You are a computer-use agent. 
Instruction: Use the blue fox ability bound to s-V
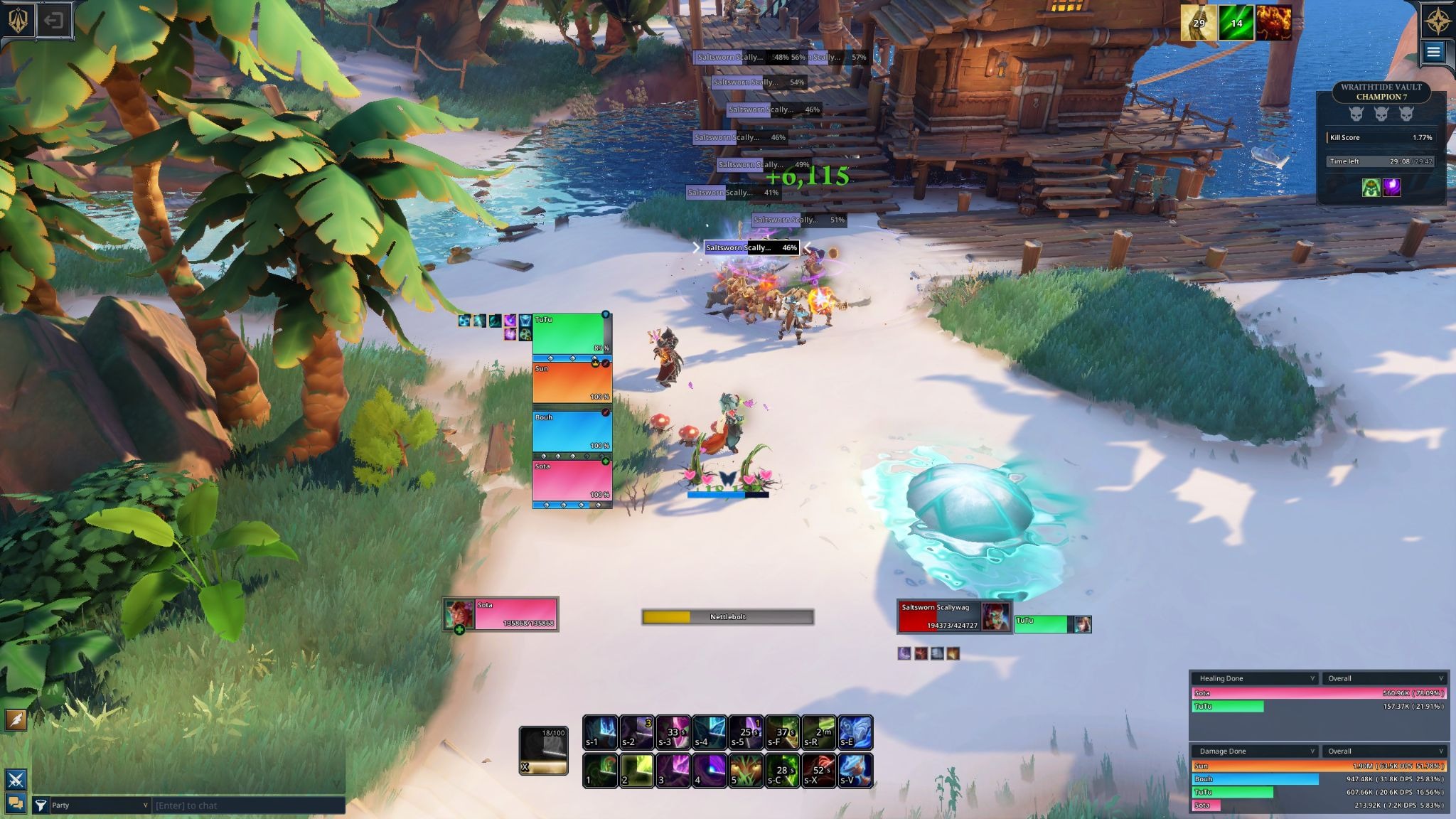pyautogui.click(x=855, y=771)
